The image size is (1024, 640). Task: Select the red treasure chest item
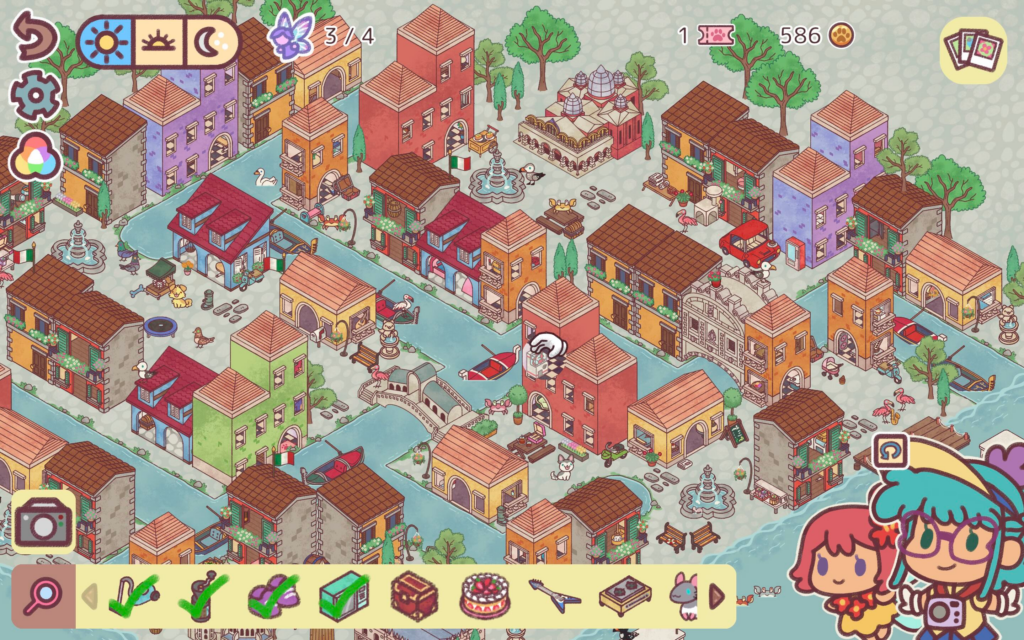(x=413, y=597)
